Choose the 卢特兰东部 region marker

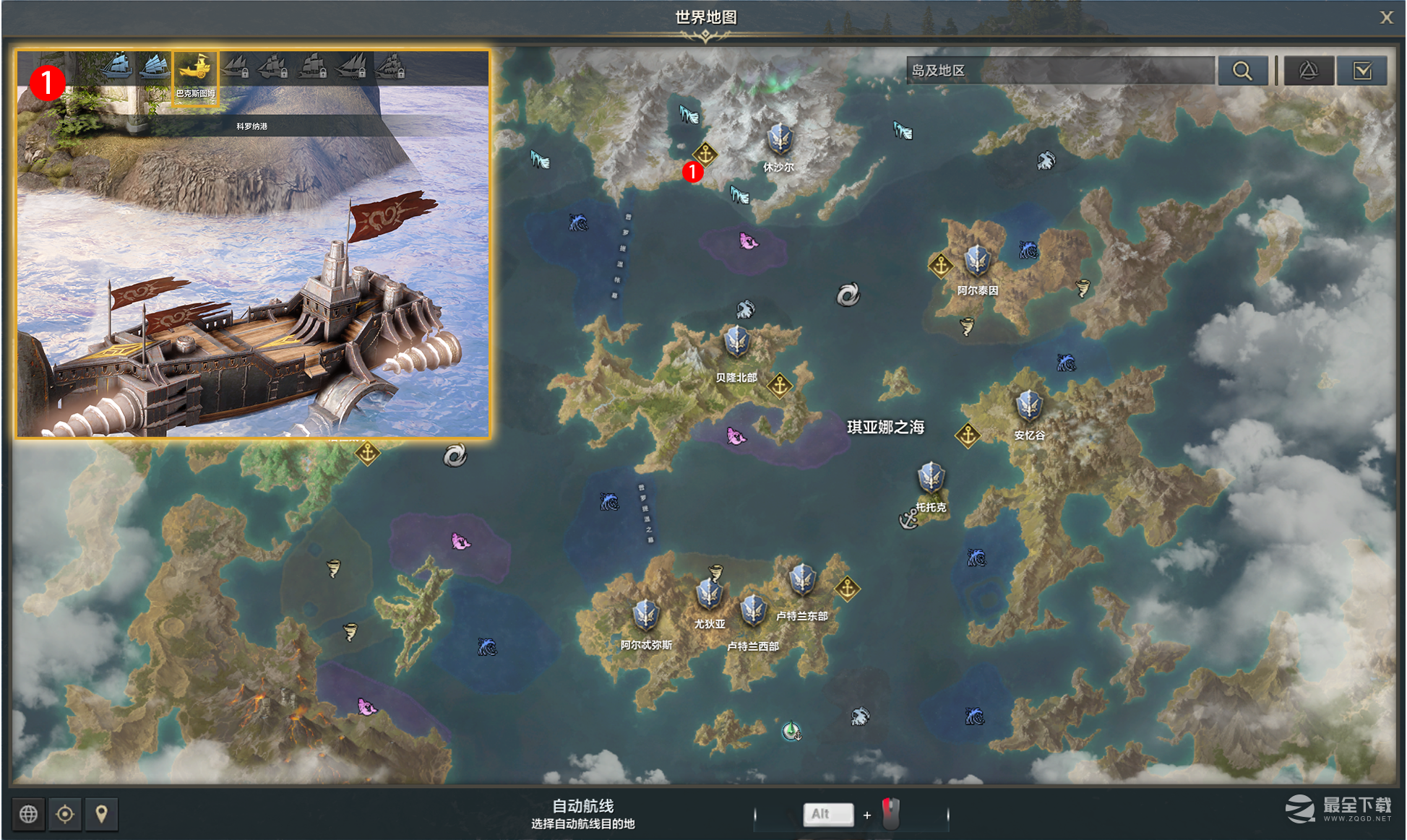802,580
